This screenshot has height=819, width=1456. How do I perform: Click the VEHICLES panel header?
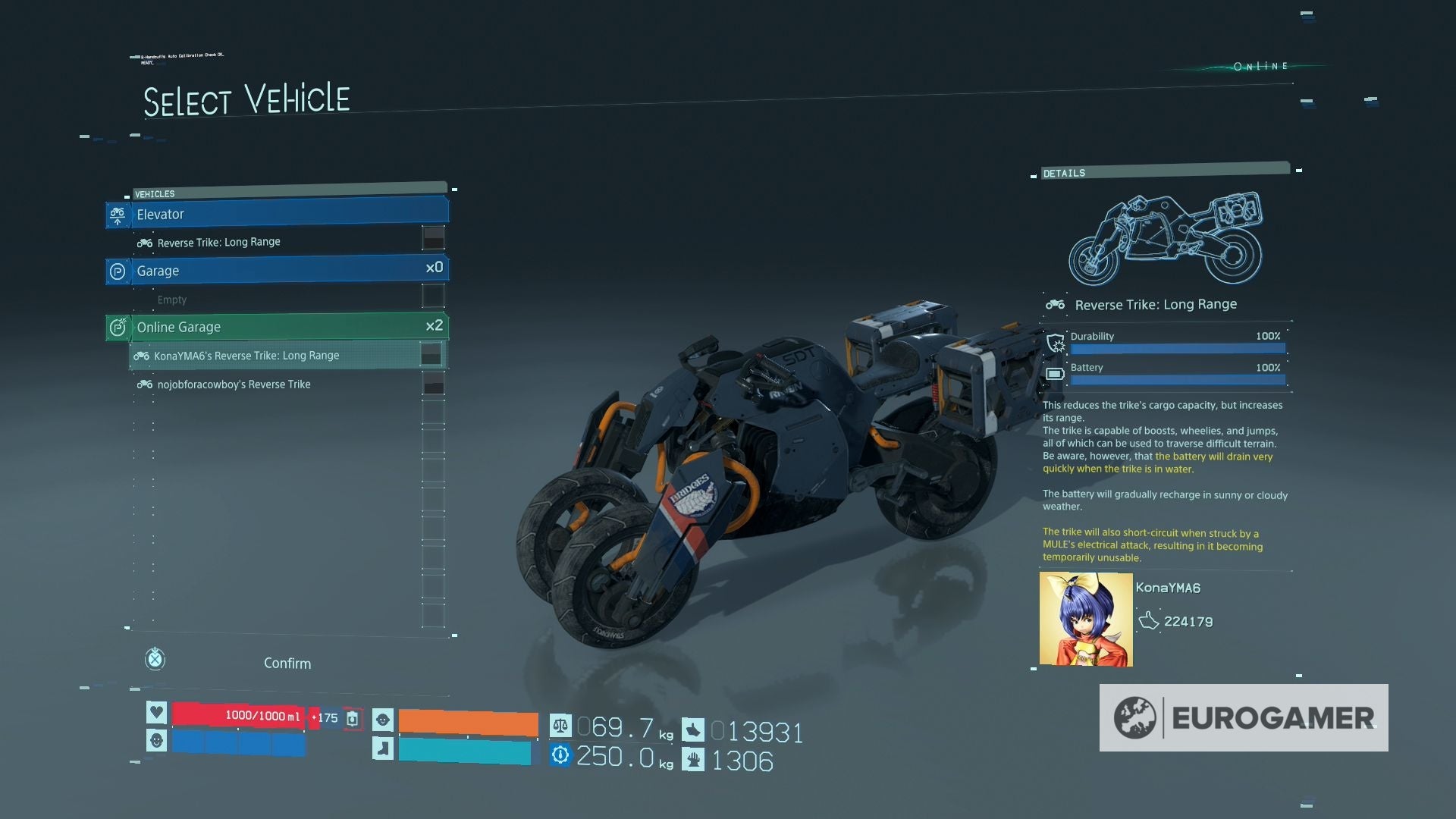point(153,193)
